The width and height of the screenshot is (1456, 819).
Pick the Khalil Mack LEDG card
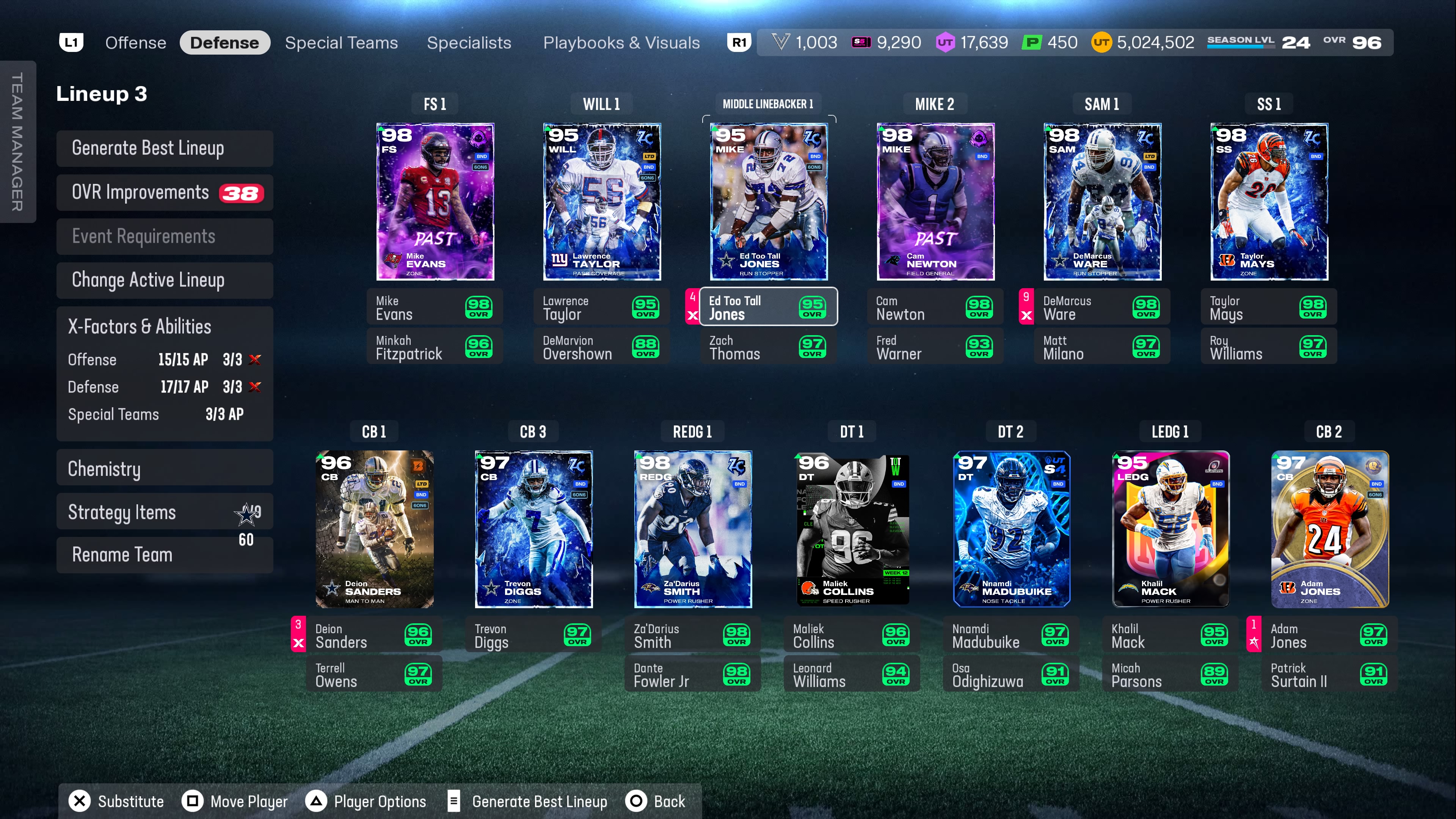[x=1170, y=529]
